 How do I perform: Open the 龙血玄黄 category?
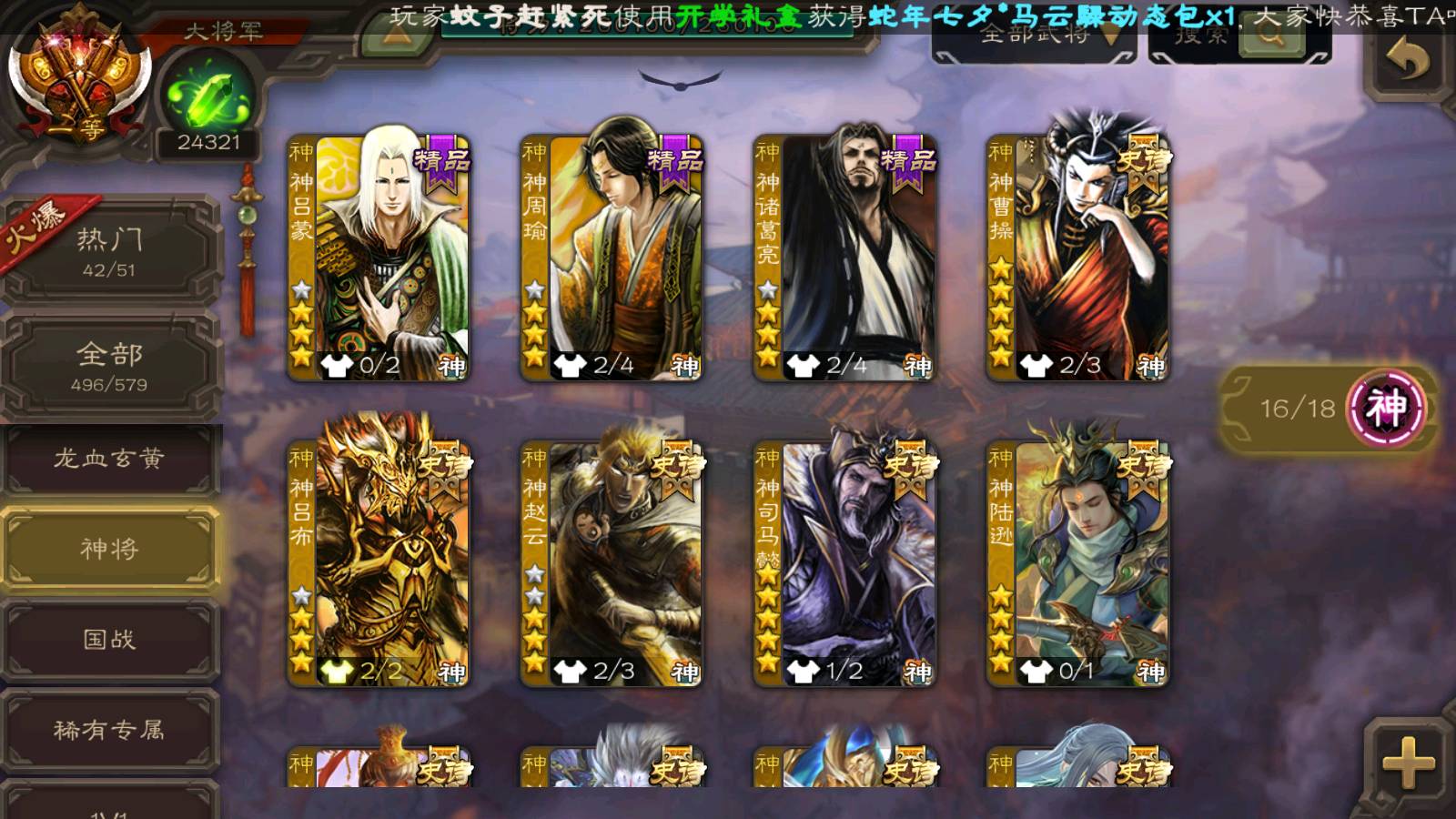pyautogui.click(x=109, y=459)
